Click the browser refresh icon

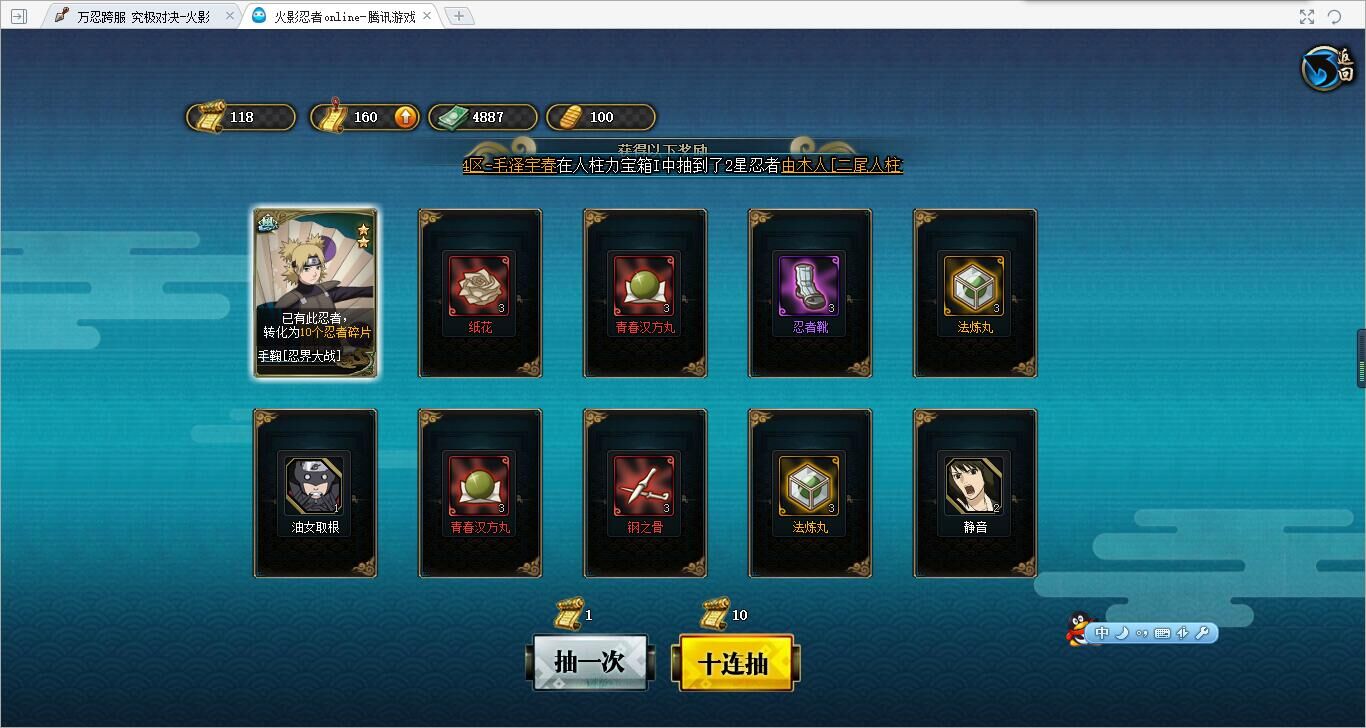1334,16
